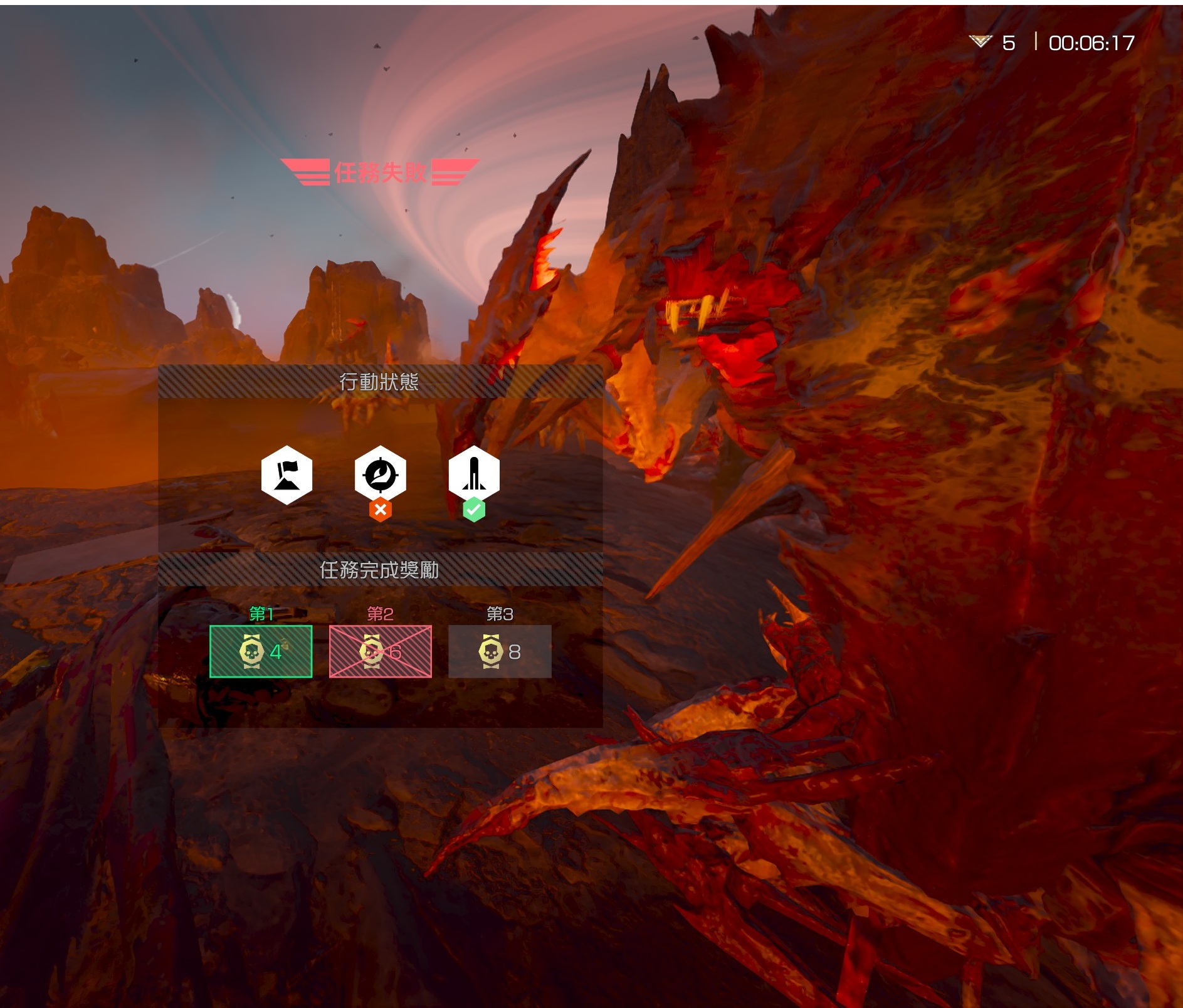Select the completed missile mission icon
The width and height of the screenshot is (1183, 1008).
click(474, 475)
